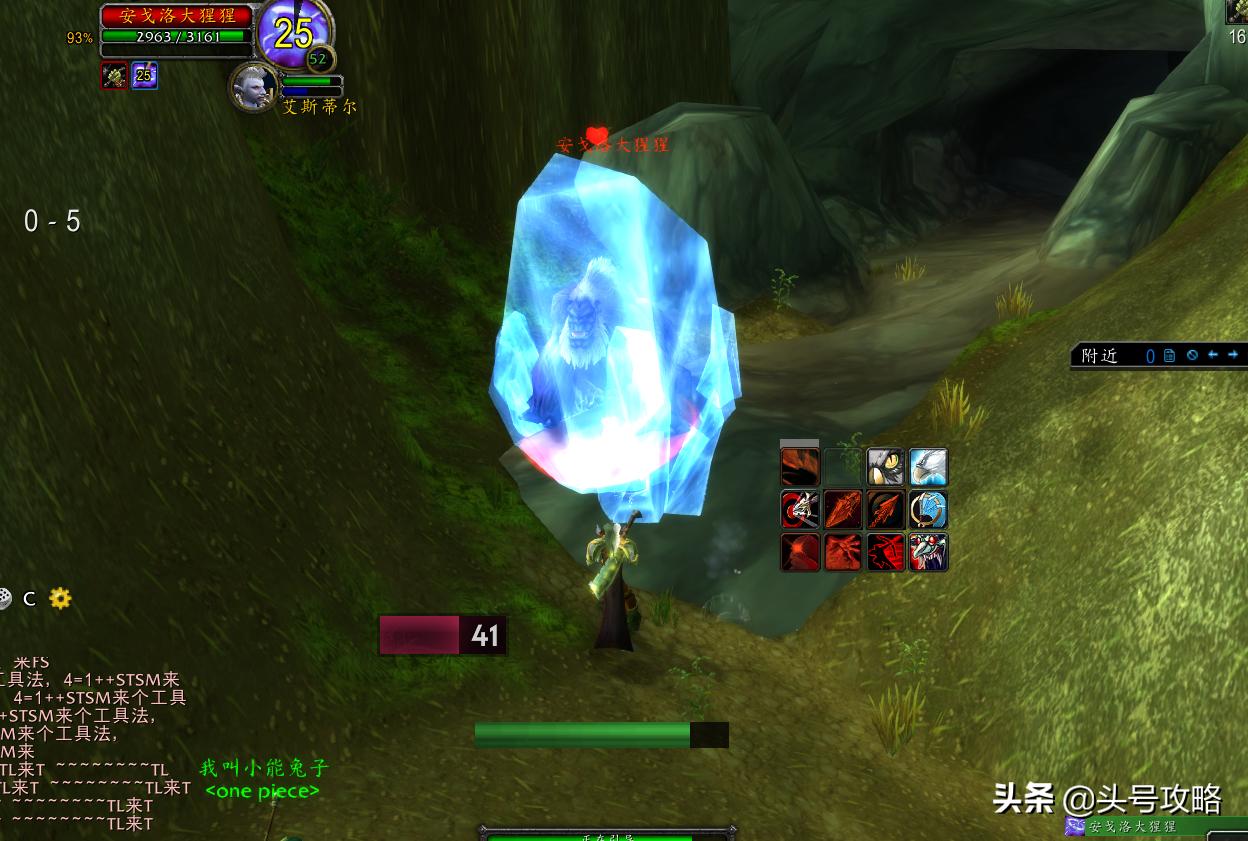Activate the red crossbow ability icon
This screenshot has height=841, width=1248.
(885, 553)
